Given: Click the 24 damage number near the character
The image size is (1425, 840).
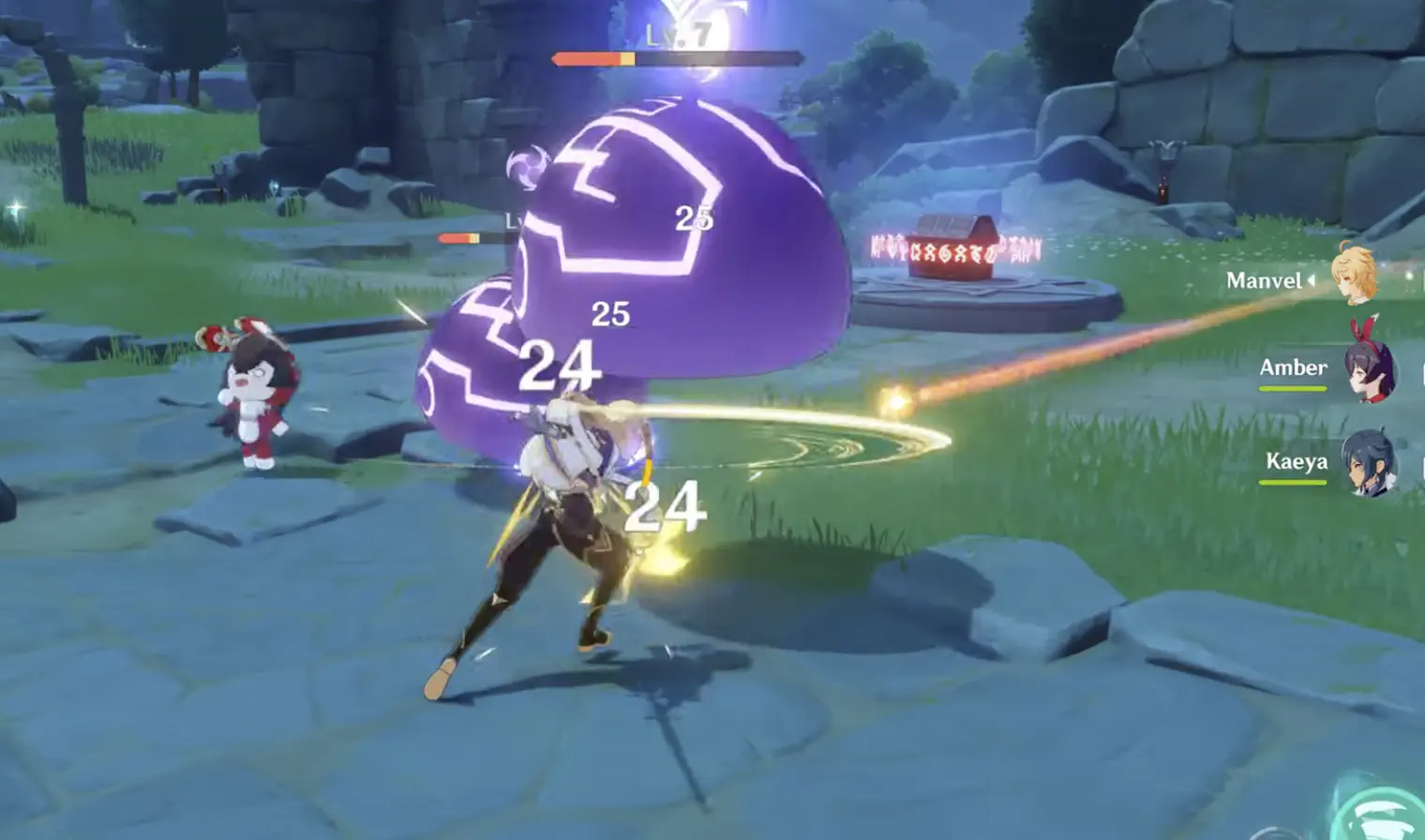Looking at the screenshot, I should 666,506.
